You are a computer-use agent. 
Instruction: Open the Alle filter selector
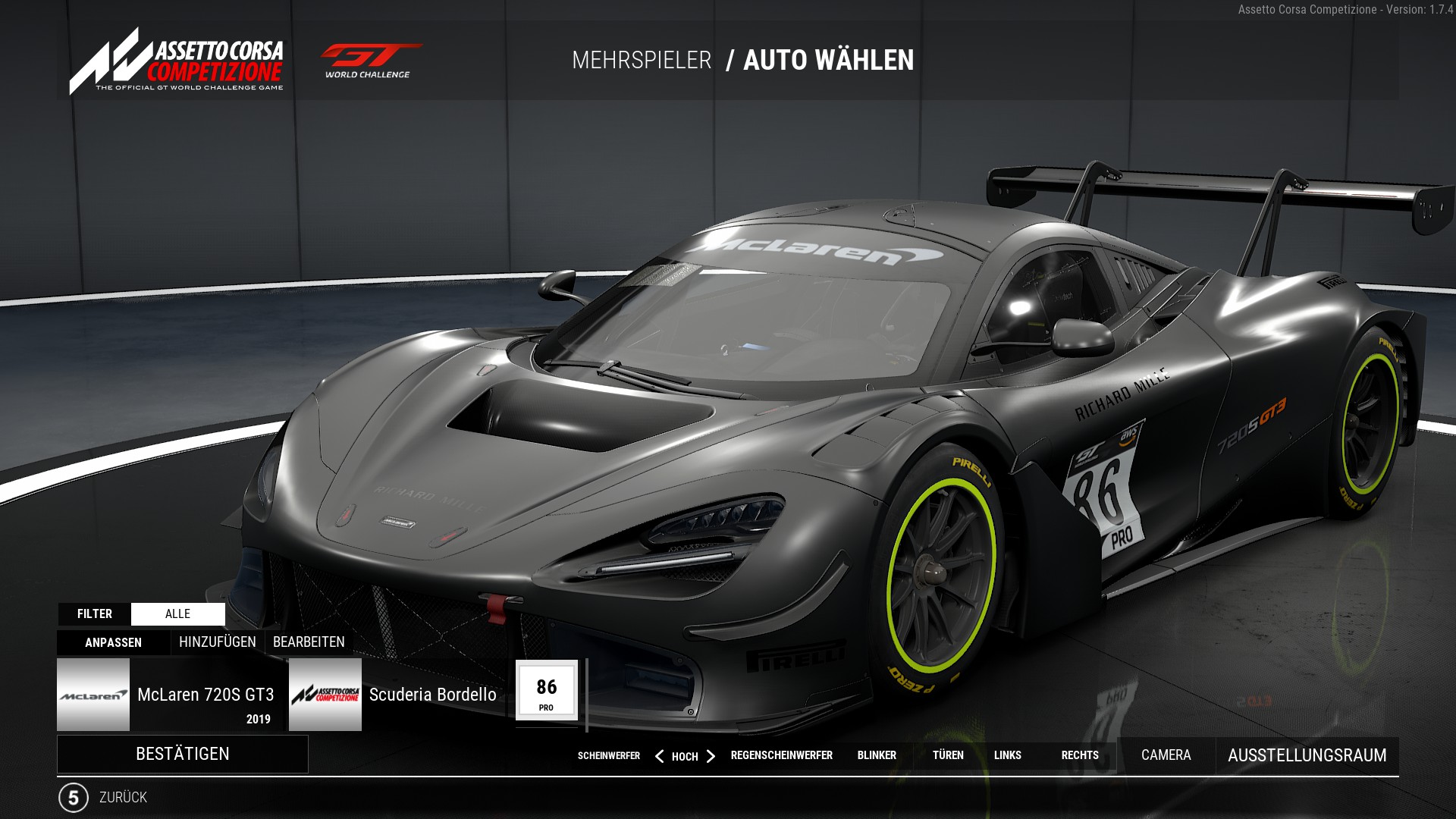pyautogui.click(x=177, y=614)
